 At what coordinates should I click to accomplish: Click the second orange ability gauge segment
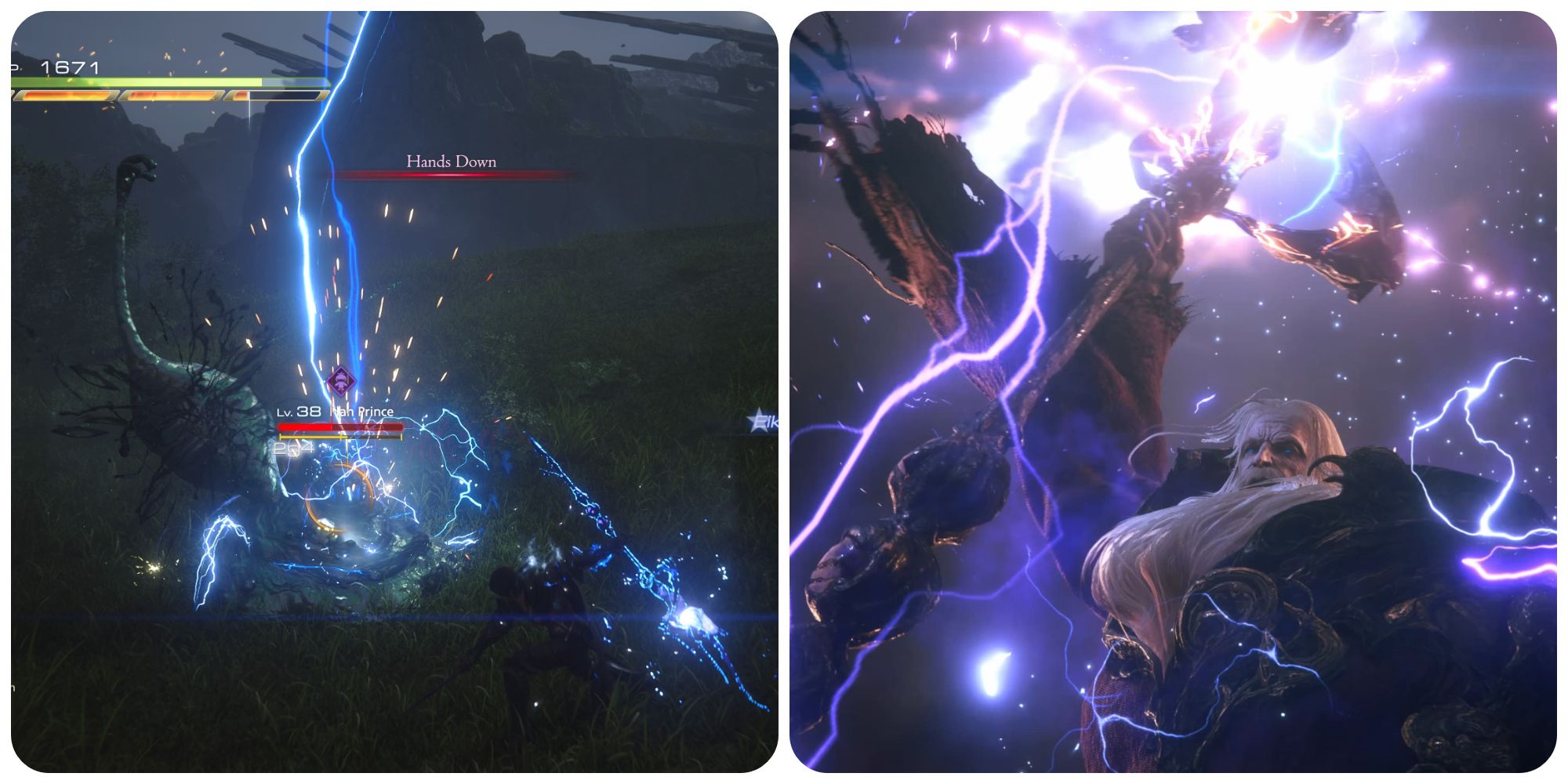pyautogui.click(x=171, y=96)
